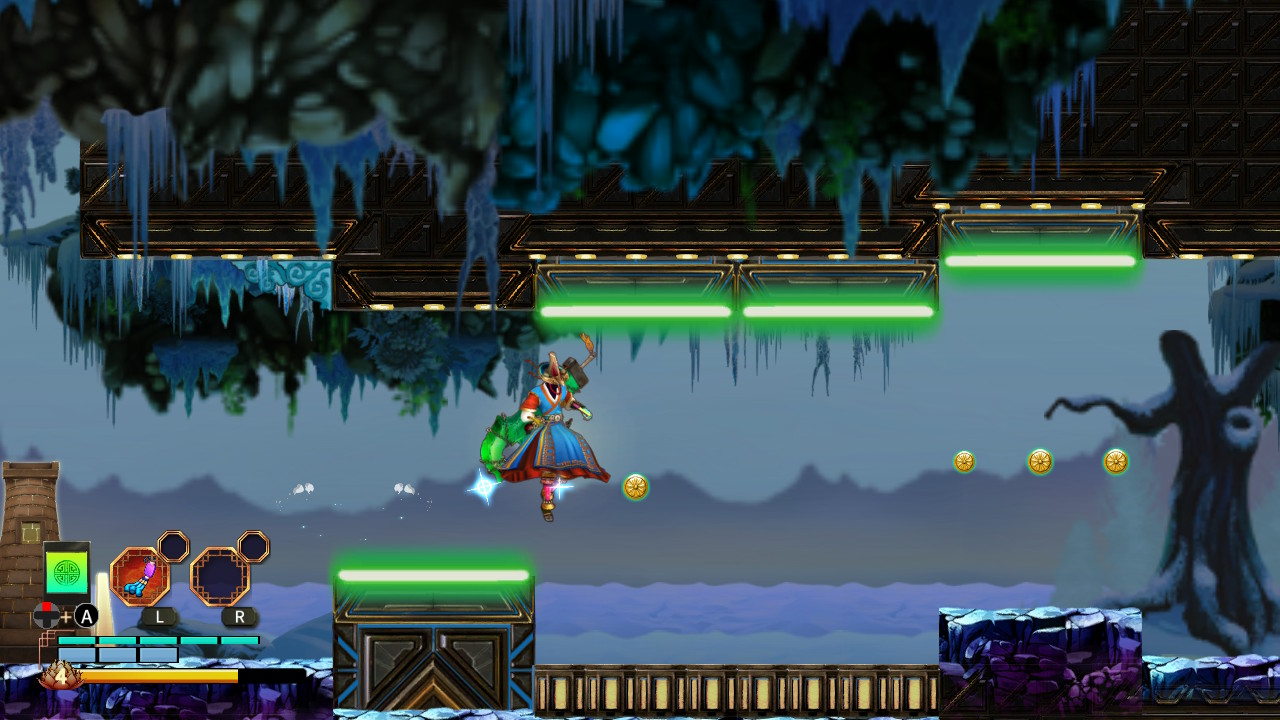The image size is (1280, 720).
Task: Click the D-pad icon next to the talisman
Action: point(44,617)
